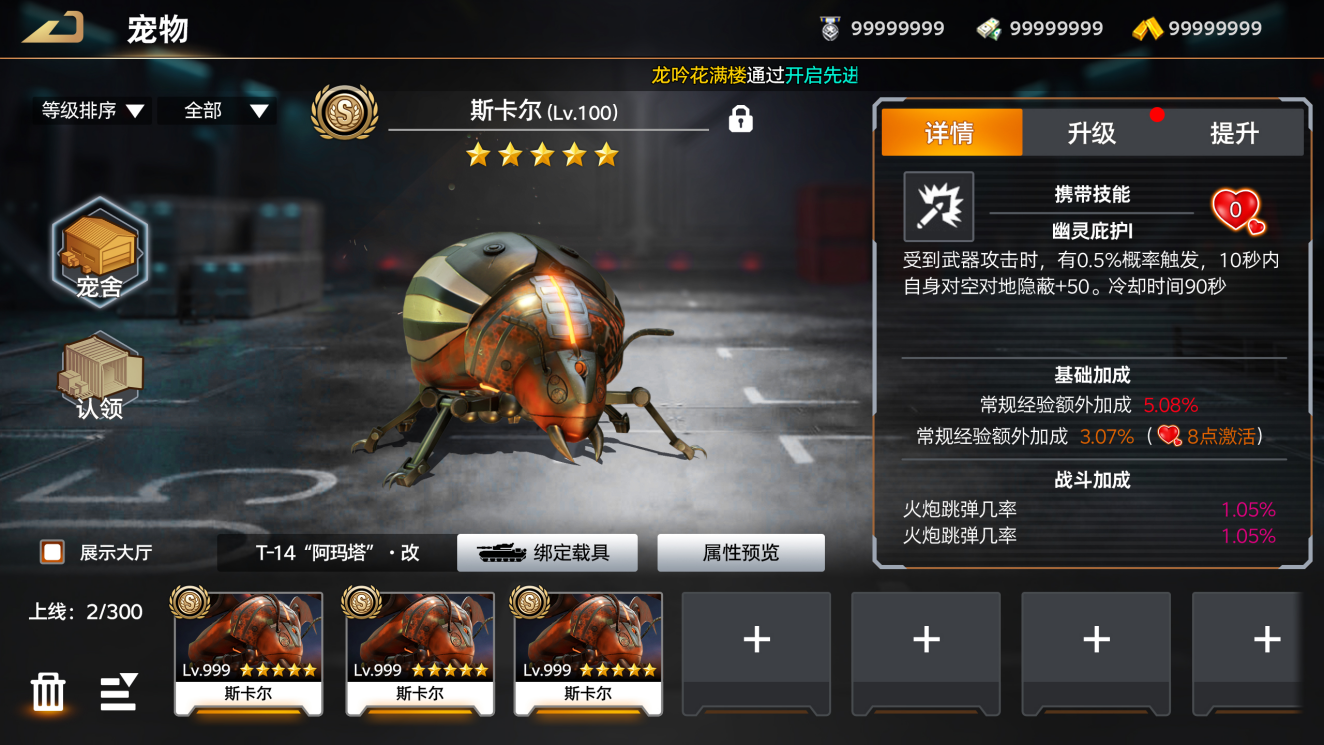The height and width of the screenshot is (745, 1324).
Task: Switch to the 详情 tab
Action: pos(951,133)
